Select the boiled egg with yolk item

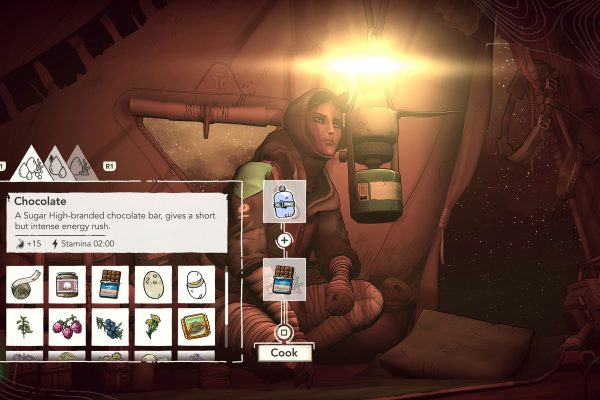(x=197, y=284)
